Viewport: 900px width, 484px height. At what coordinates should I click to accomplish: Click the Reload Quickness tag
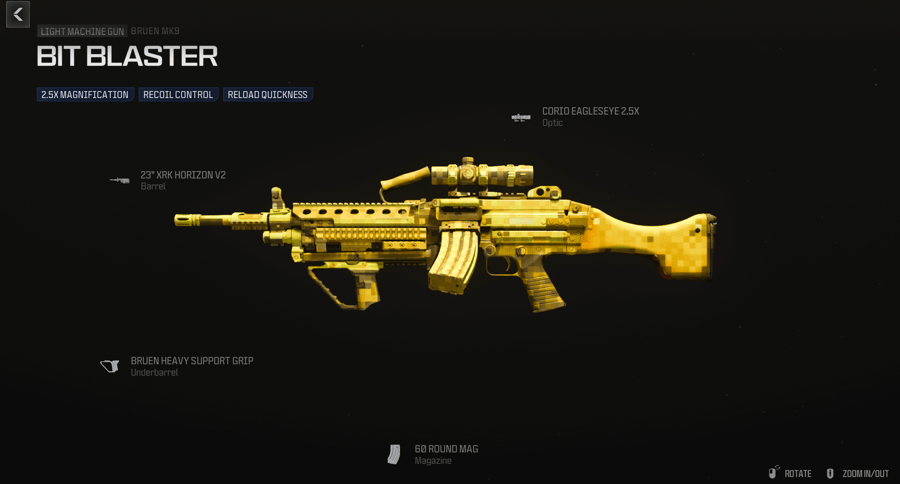(267, 95)
